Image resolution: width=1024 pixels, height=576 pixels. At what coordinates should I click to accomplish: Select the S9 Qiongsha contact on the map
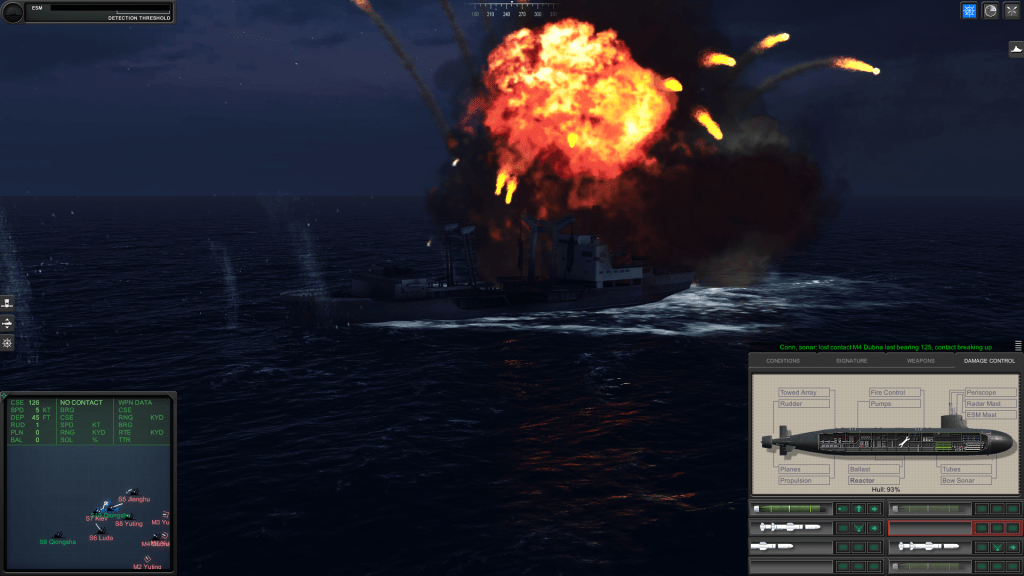point(57,536)
